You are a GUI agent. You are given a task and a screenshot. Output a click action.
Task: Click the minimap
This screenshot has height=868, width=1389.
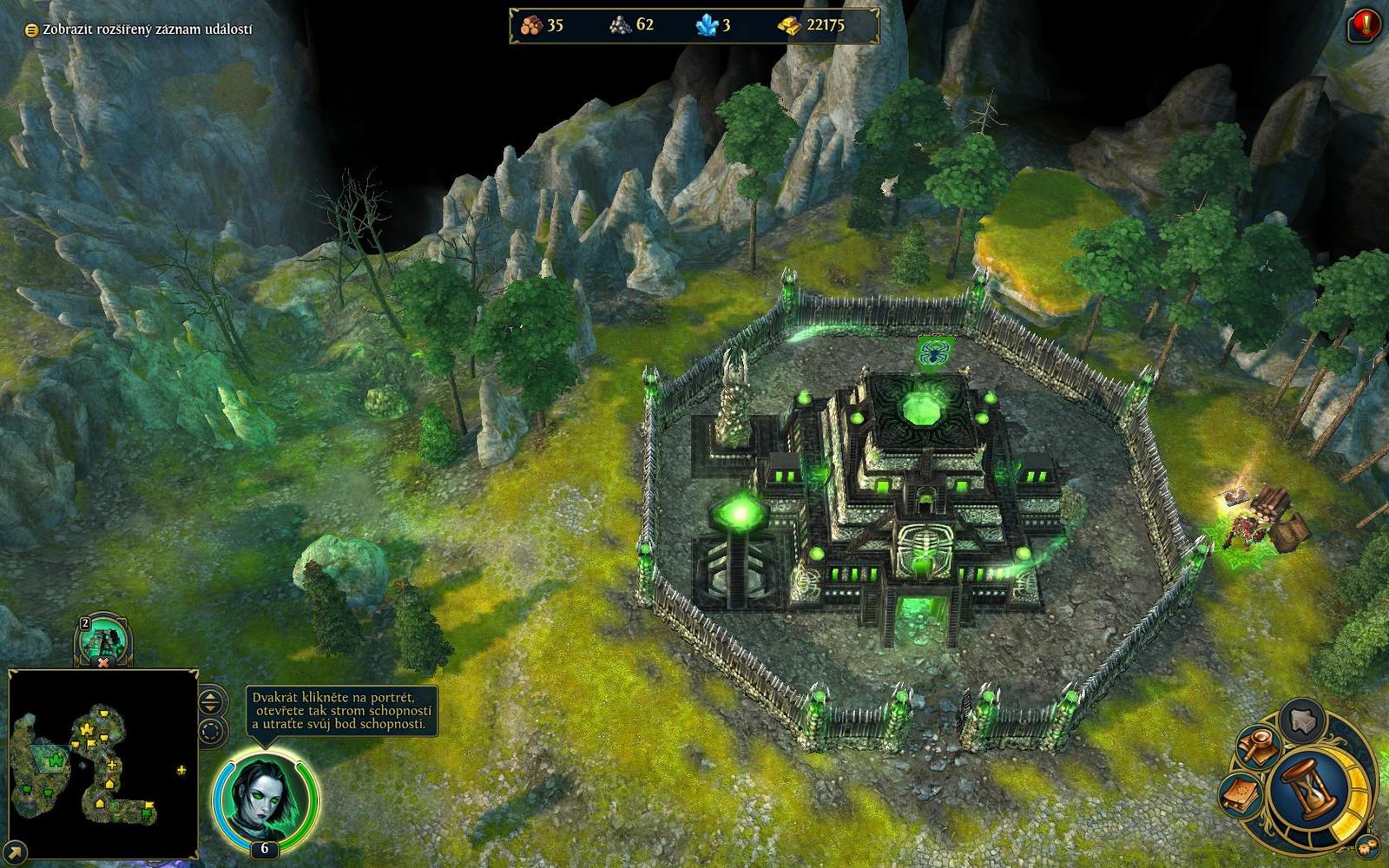[x=103, y=764]
